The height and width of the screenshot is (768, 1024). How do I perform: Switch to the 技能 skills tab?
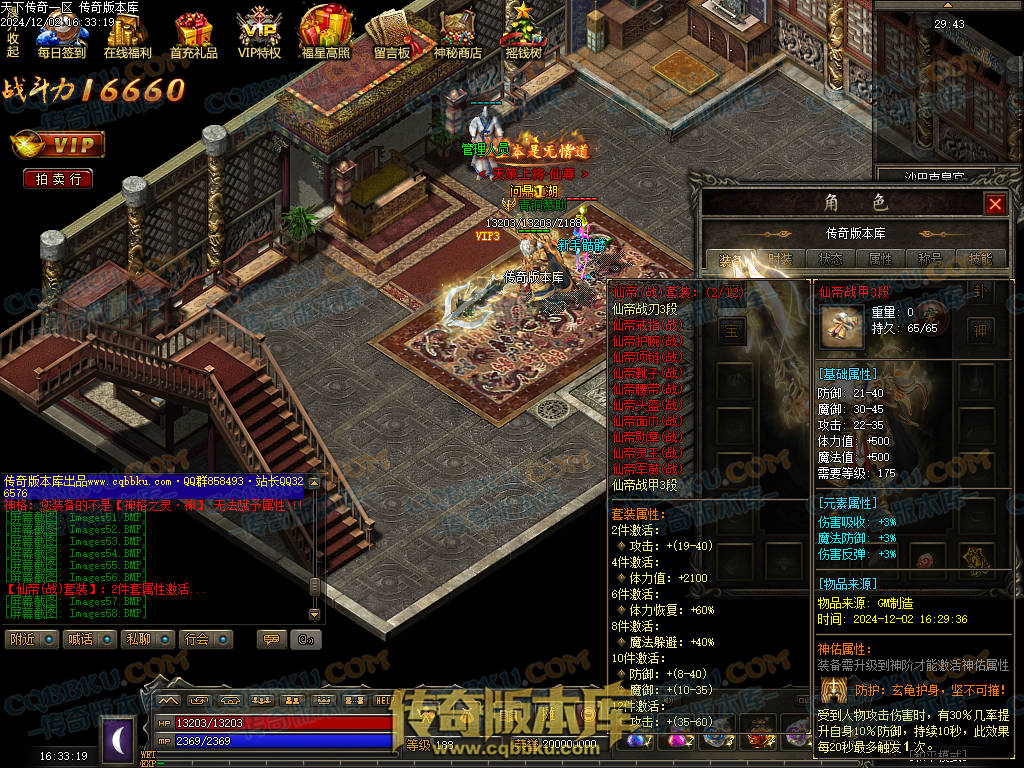(x=980, y=259)
